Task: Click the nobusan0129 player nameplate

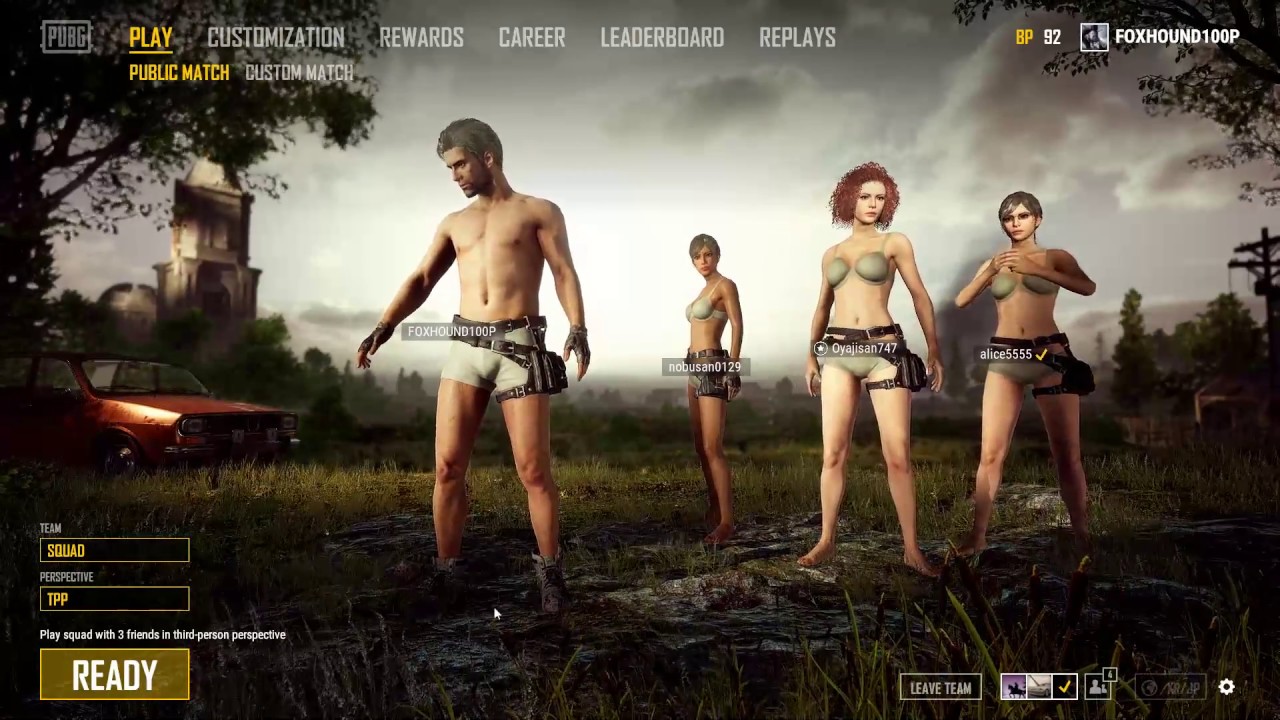Action: tap(703, 366)
